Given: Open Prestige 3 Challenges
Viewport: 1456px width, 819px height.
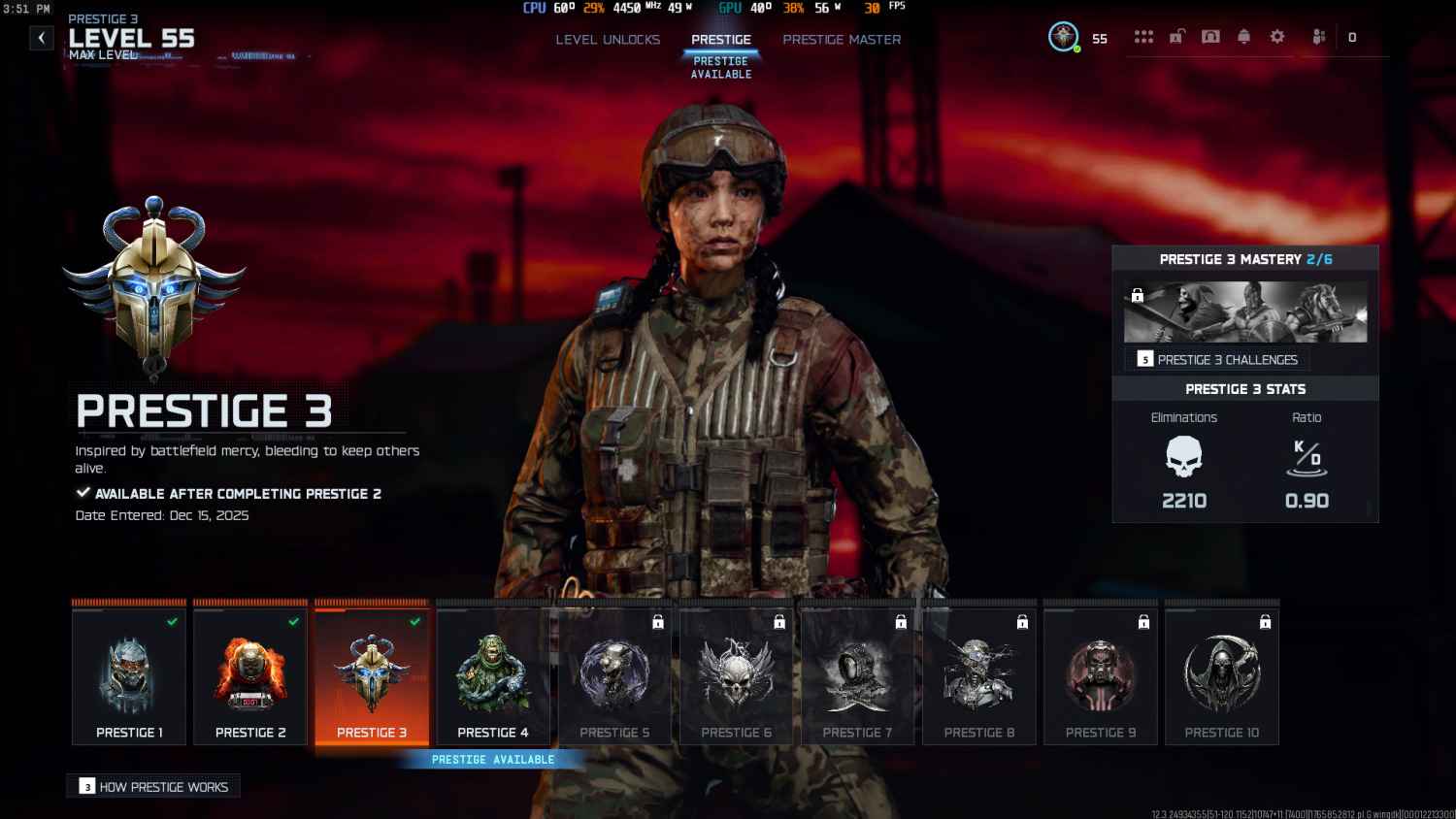Looking at the screenshot, I should pos(1218,359).
